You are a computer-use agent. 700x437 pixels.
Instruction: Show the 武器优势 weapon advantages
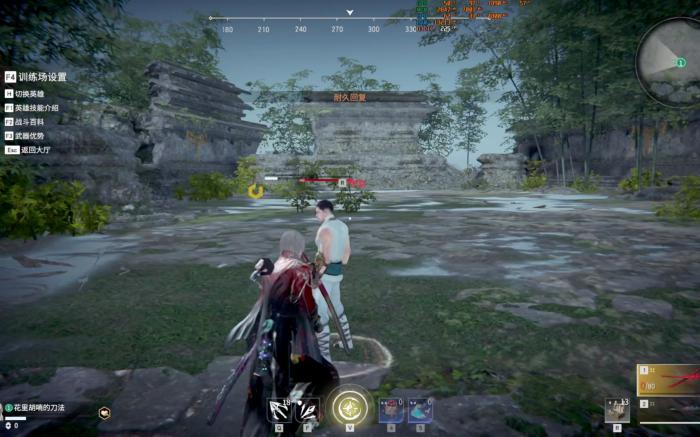(30, 136)
